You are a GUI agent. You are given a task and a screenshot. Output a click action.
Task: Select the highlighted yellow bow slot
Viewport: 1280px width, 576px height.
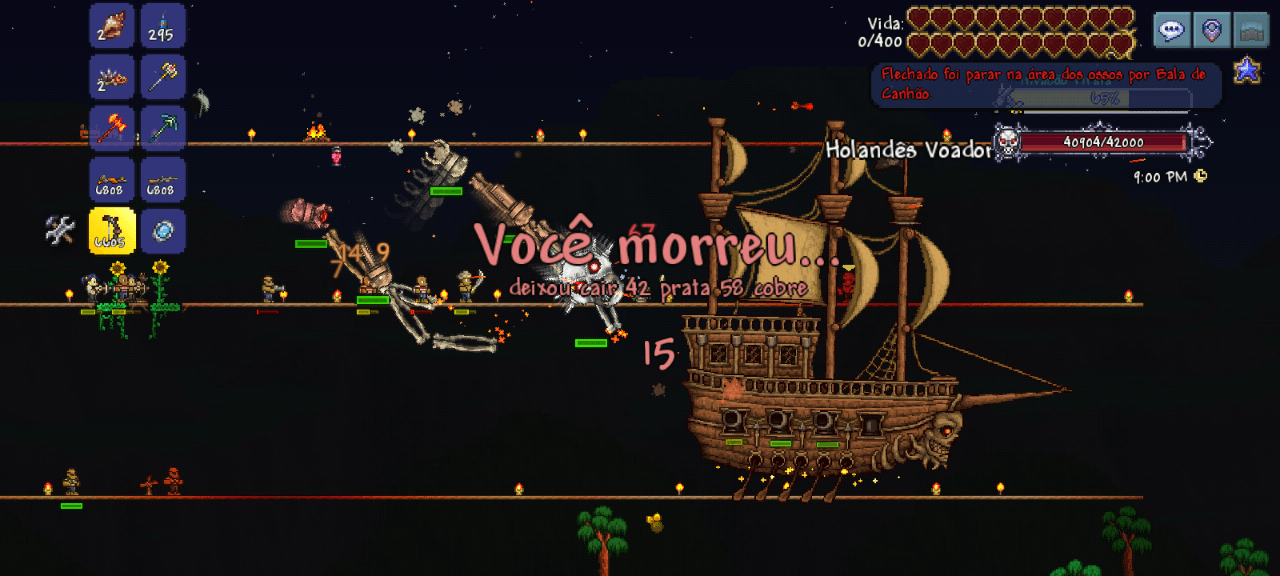pos(112,230)
